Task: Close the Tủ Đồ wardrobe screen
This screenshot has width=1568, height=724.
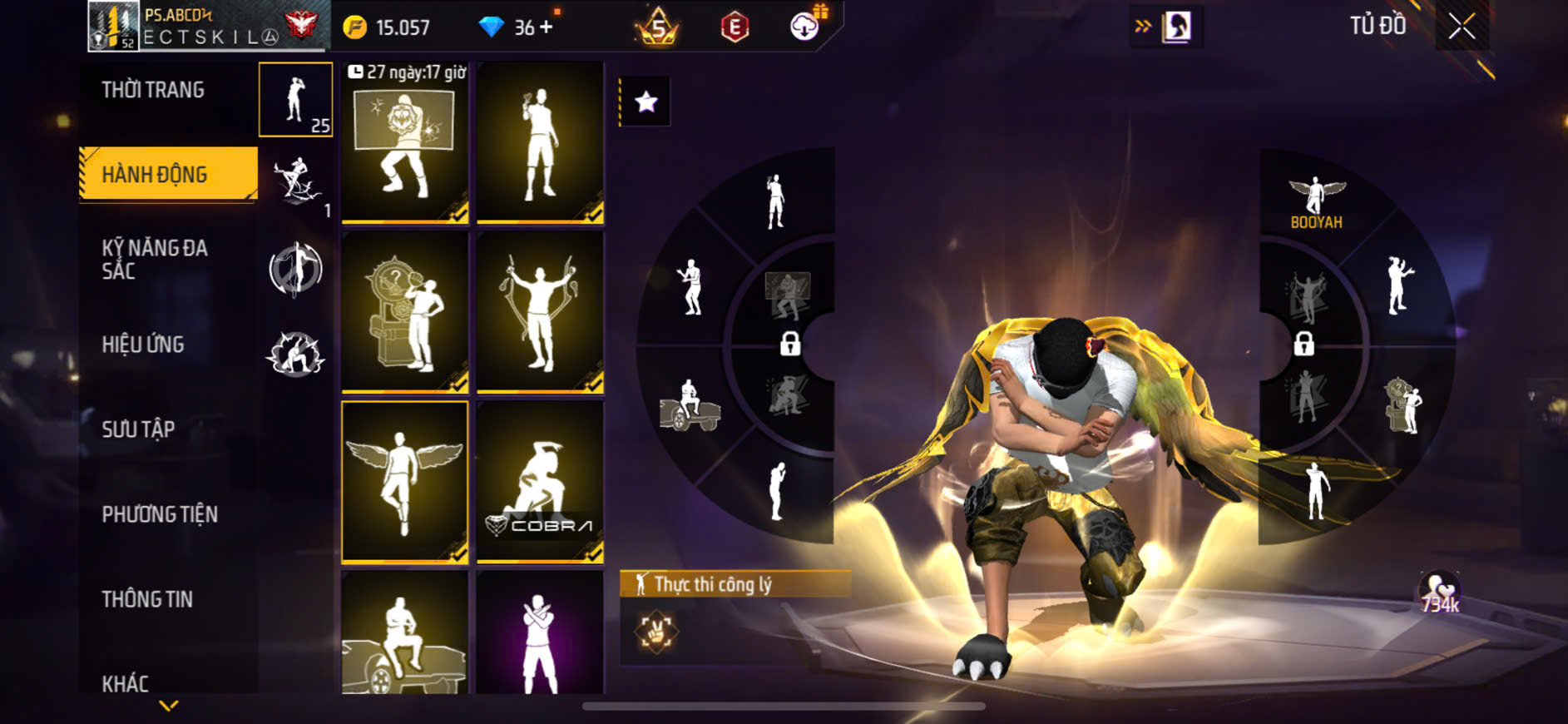Action: [x=1462, y=27]
